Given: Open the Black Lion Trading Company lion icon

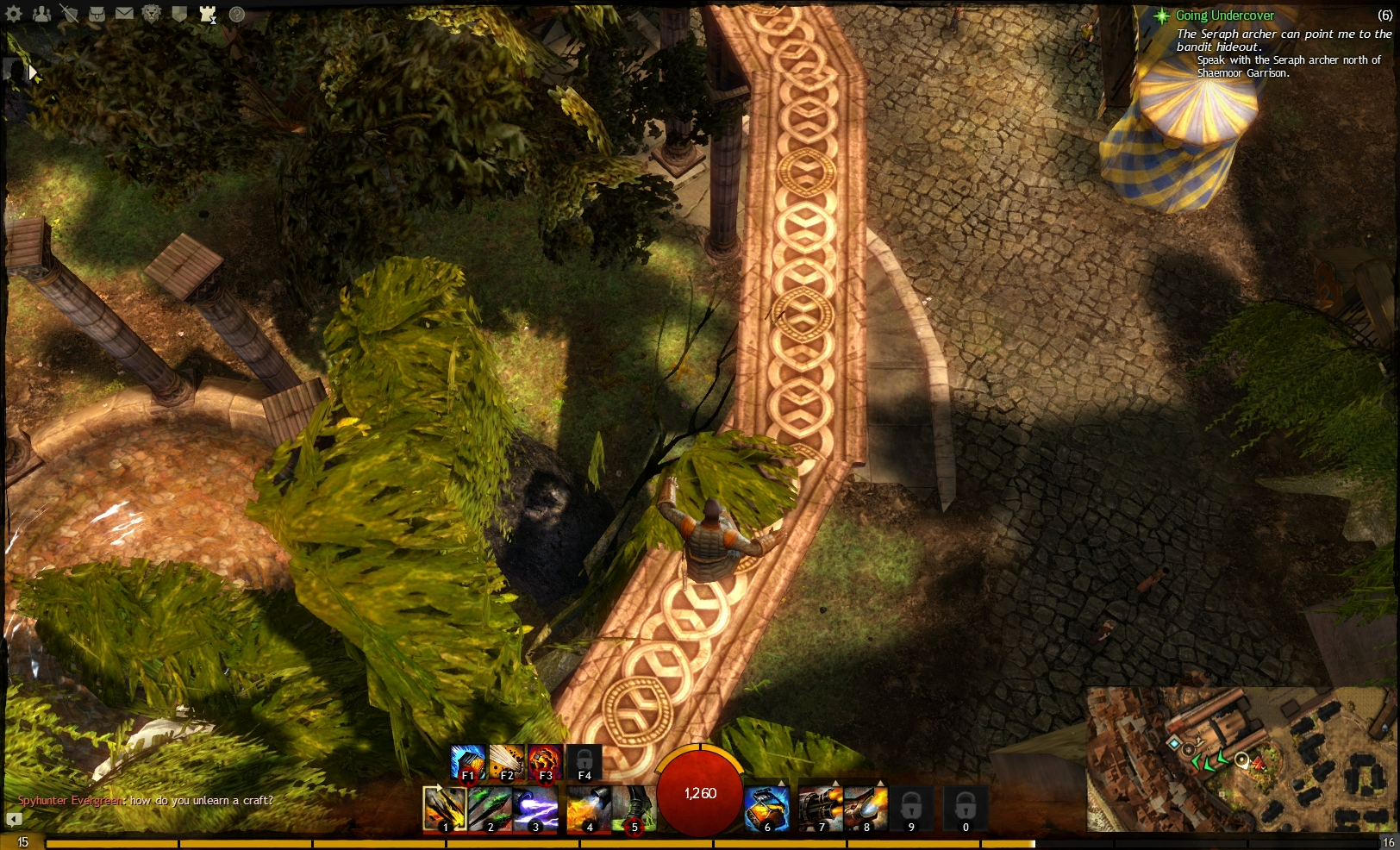Looking at the screenshot, I should click(151, 13).
